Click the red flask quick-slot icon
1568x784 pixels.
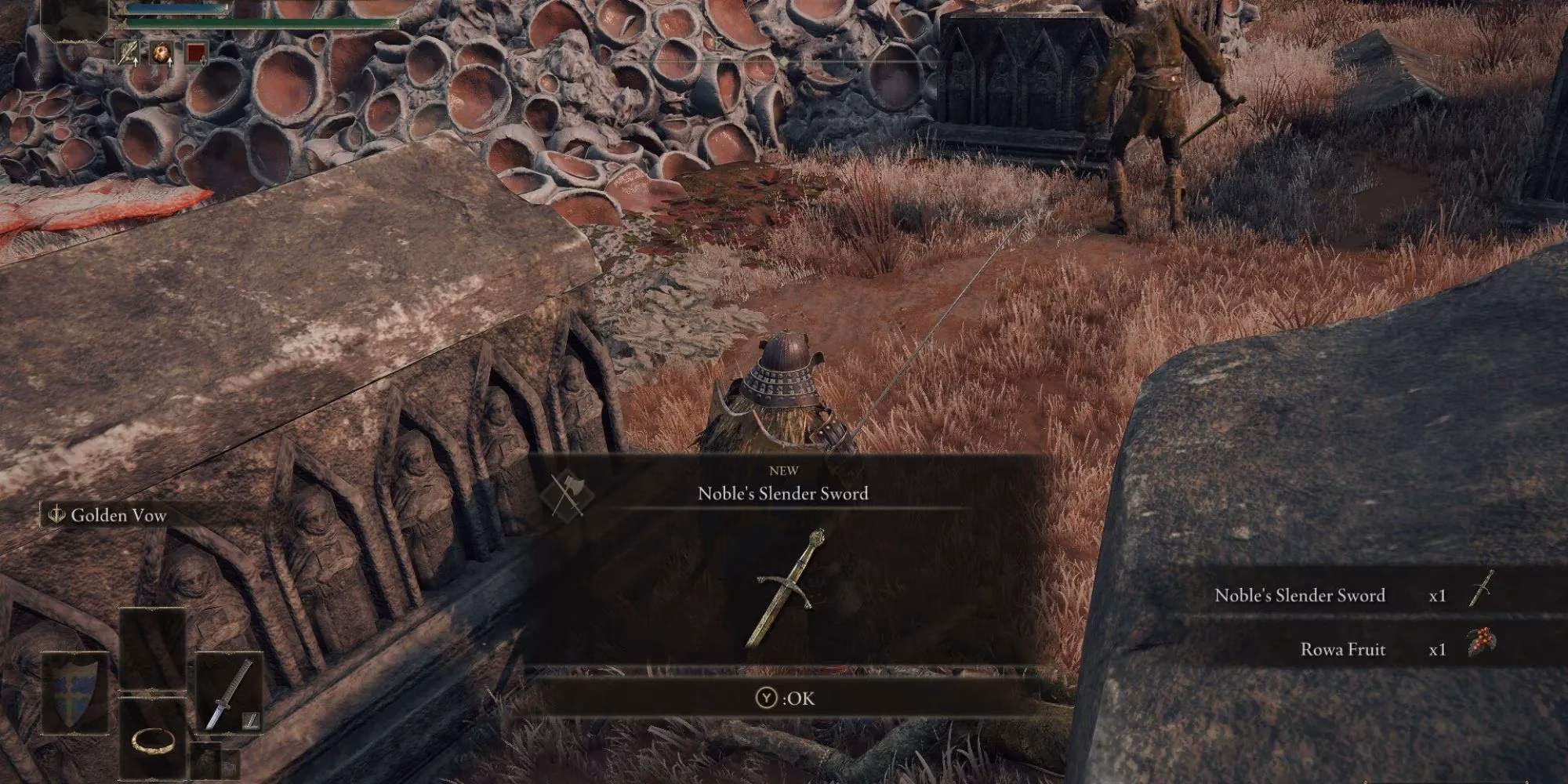tap(196, 53)
